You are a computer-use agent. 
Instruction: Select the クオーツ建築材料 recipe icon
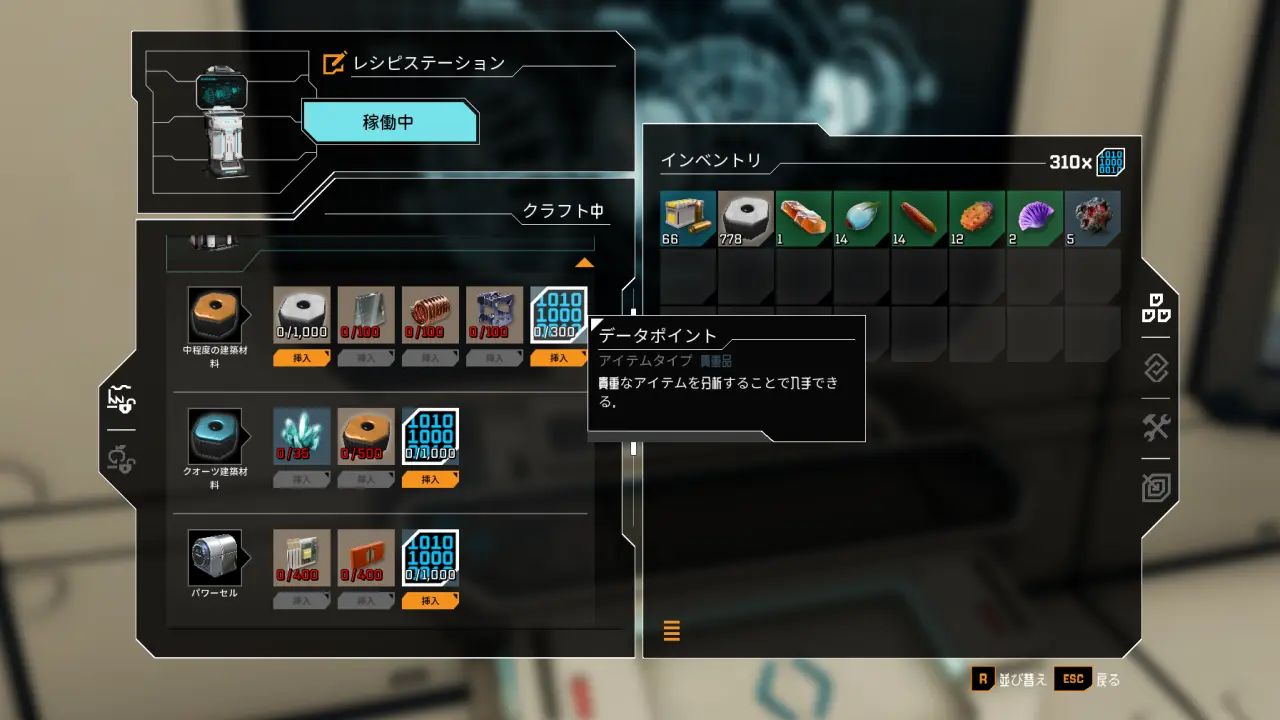click(216, 435)
